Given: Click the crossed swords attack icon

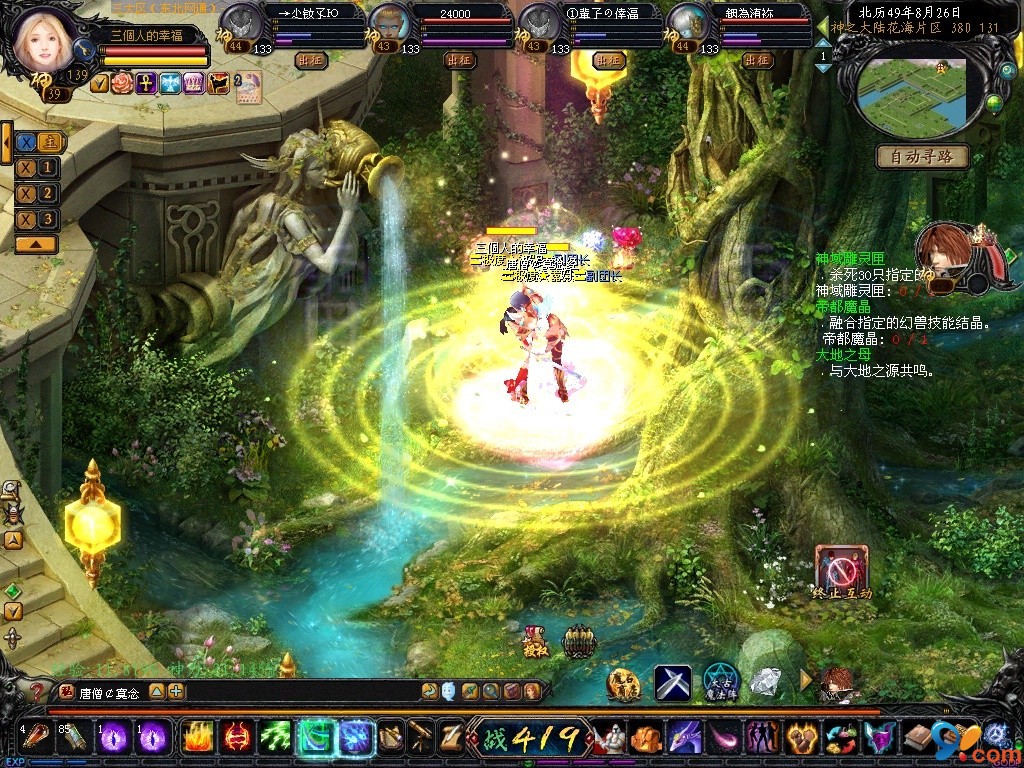Looking at the screenshot, I should tap(673, 683).
